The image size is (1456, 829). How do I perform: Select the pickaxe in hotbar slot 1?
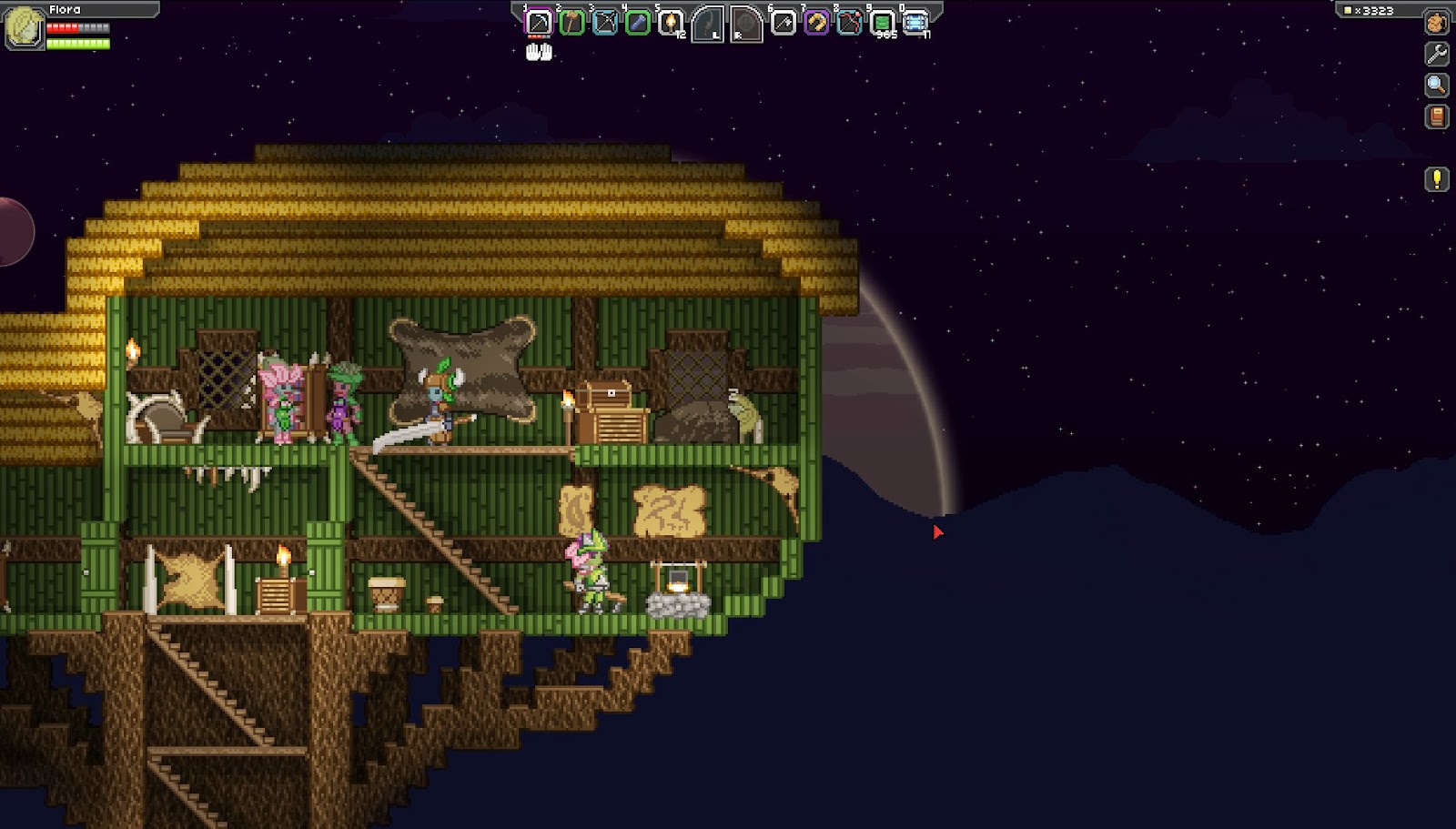pyautogui.click(x=539, y=23)
